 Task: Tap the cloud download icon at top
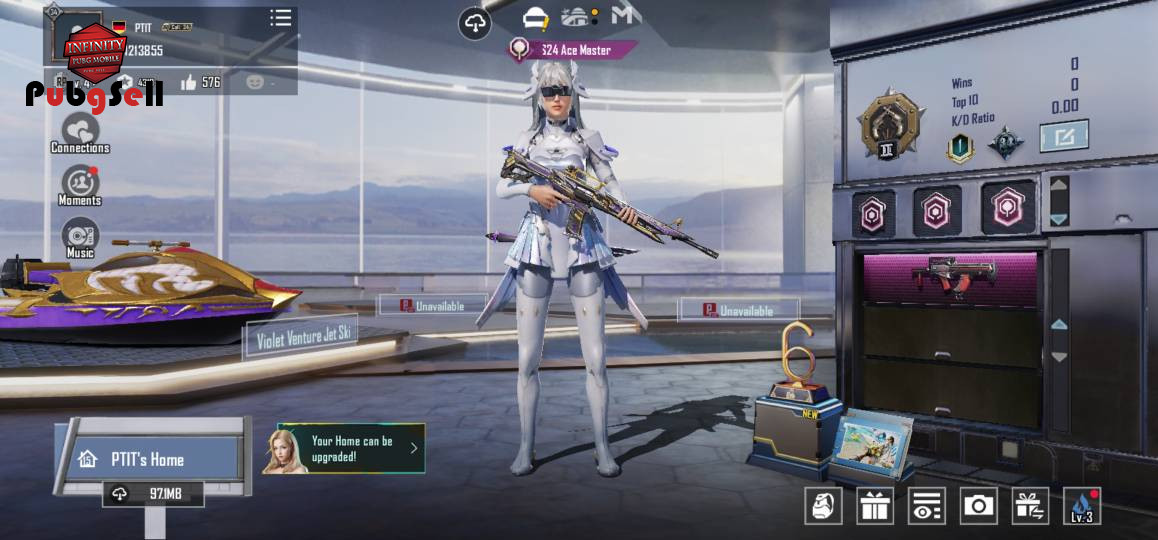475,23
